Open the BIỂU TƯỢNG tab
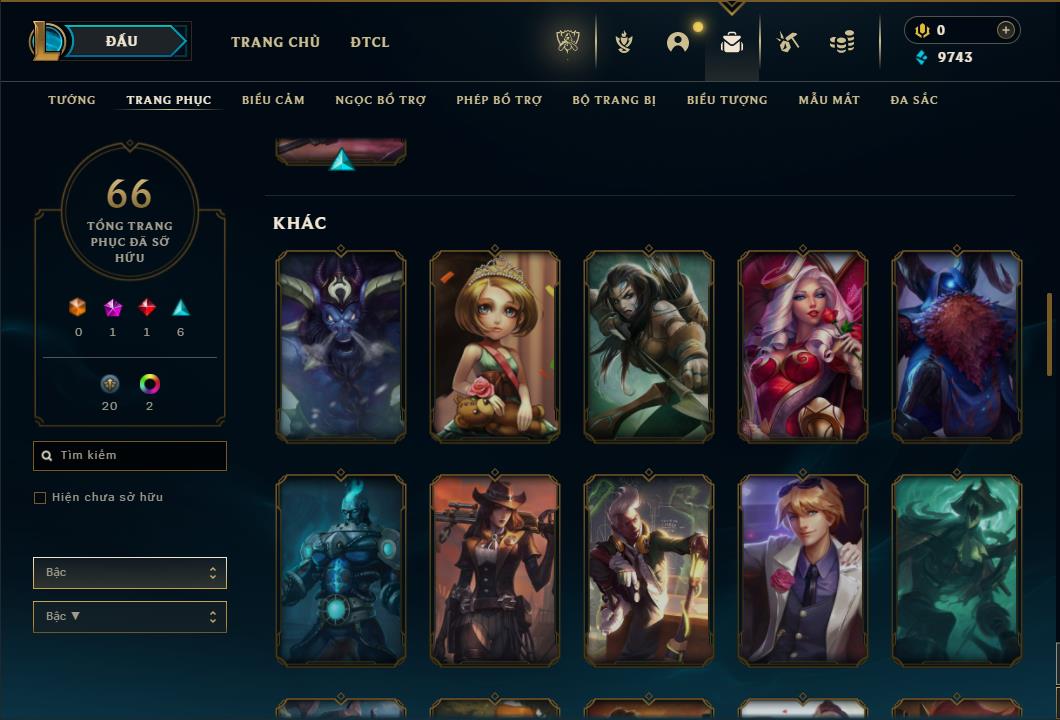This screenshot has width=1060, height=720. click(727, 100)
